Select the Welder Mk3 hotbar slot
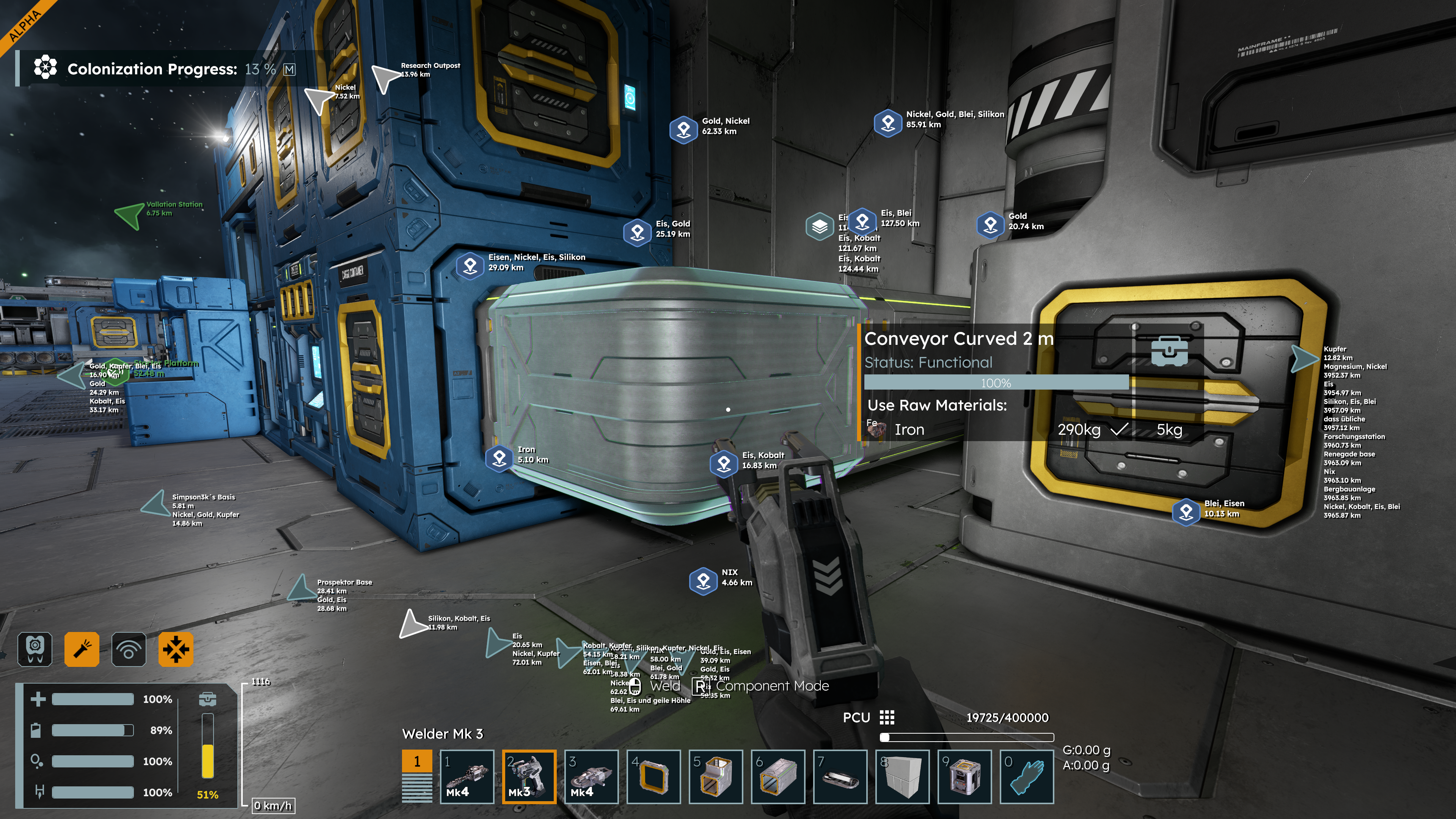The width and height of the screenshot is (1456, 819). pyautogui.click(x=529, y=777)
